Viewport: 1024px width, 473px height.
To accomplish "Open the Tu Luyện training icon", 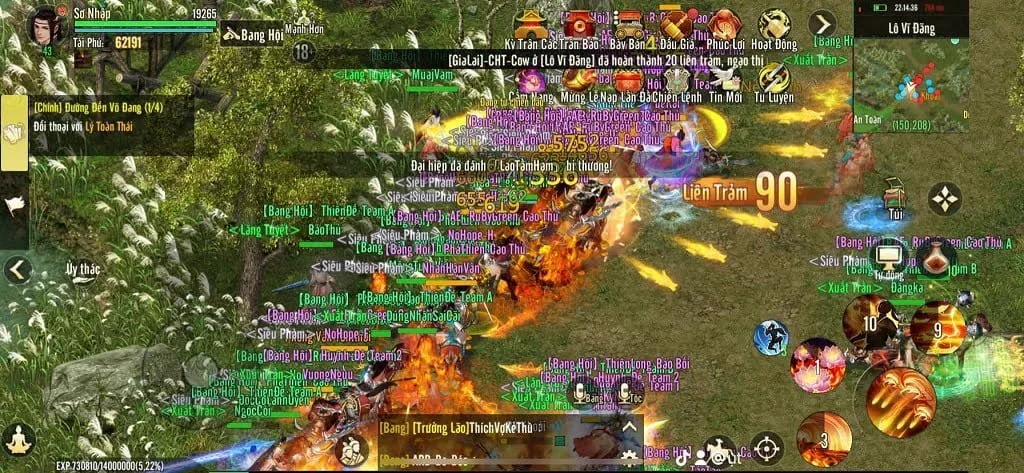I will click(774, 80).
